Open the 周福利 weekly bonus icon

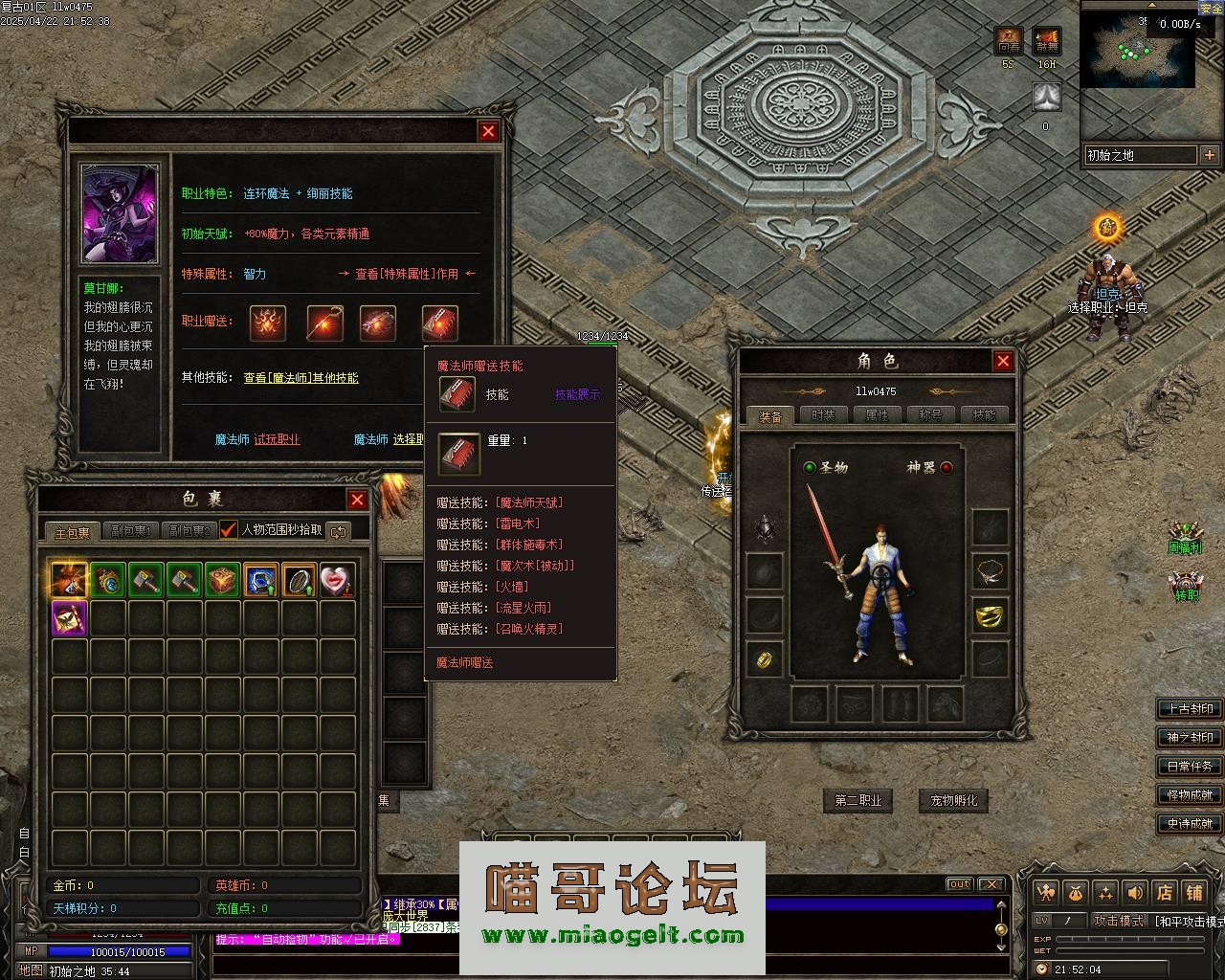(x=1187, y=536)
